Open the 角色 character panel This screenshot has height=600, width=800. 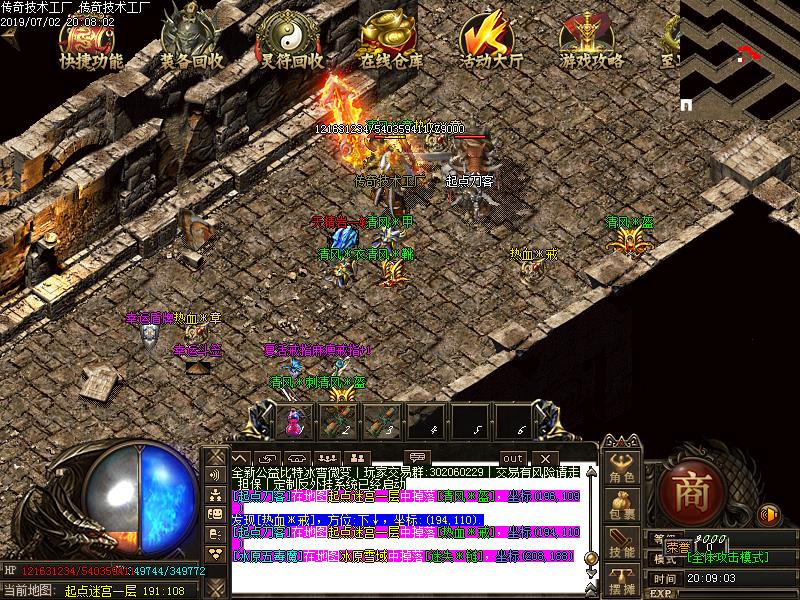pyautogui.click(x=622, y=469)
